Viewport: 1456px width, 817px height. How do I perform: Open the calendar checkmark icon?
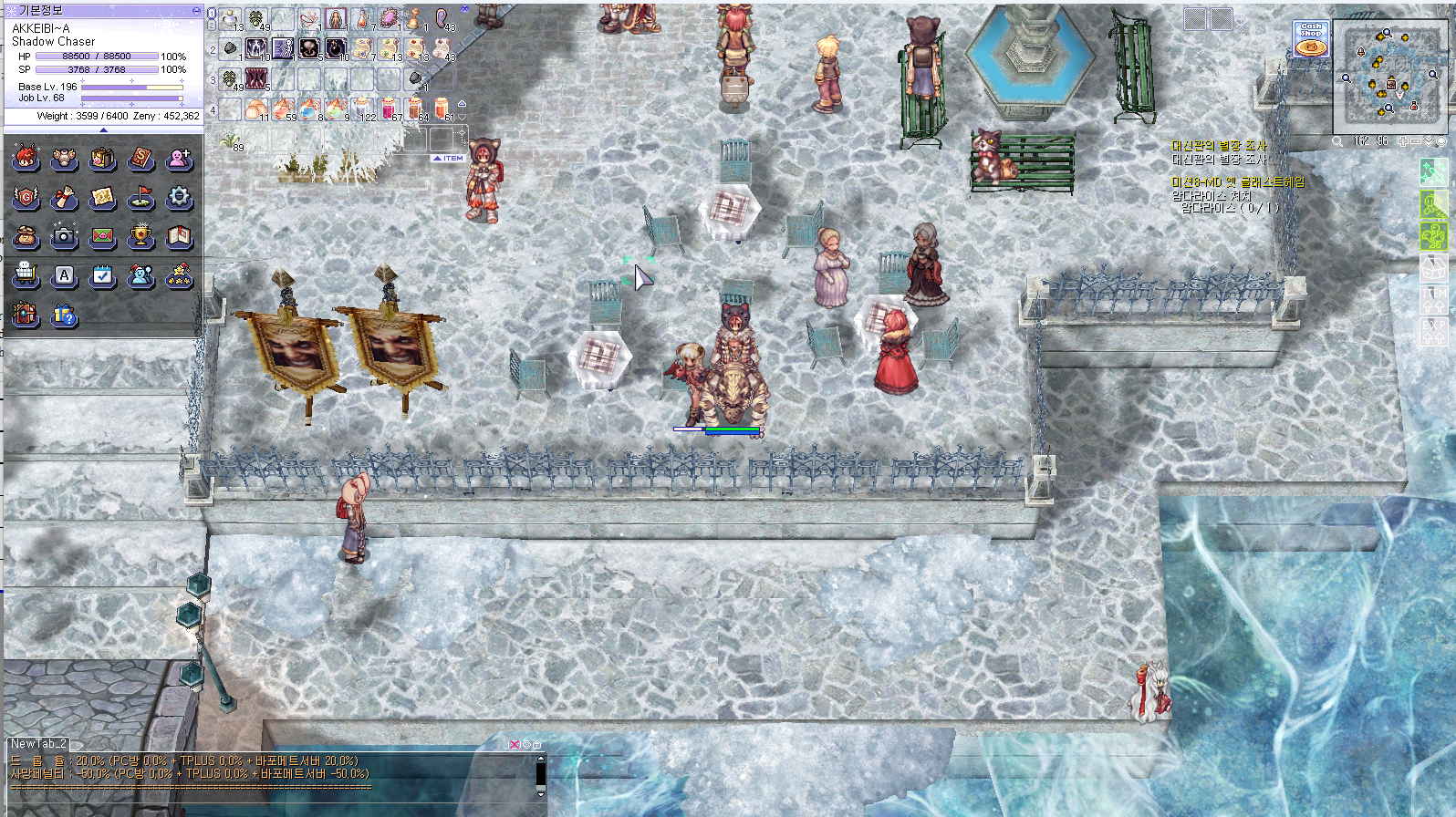pyautogui.click(x=102, y=274)
